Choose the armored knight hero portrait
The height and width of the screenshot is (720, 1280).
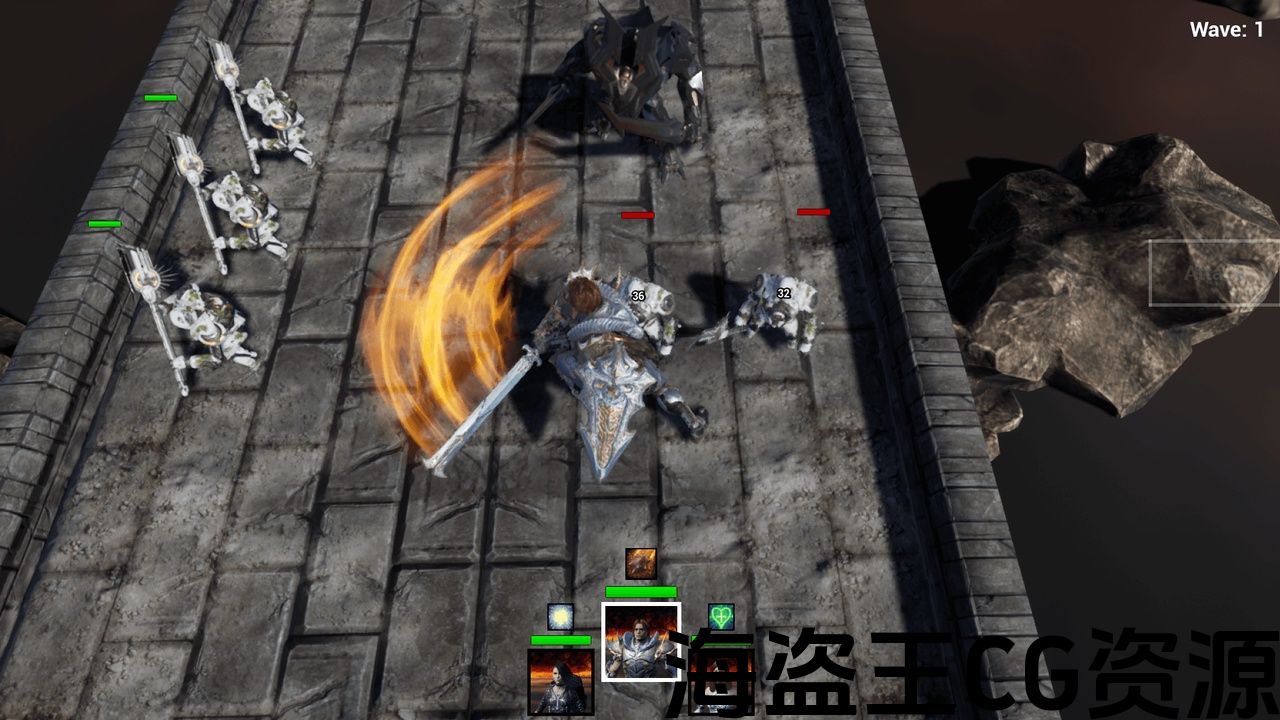click(x=641, y=641)
